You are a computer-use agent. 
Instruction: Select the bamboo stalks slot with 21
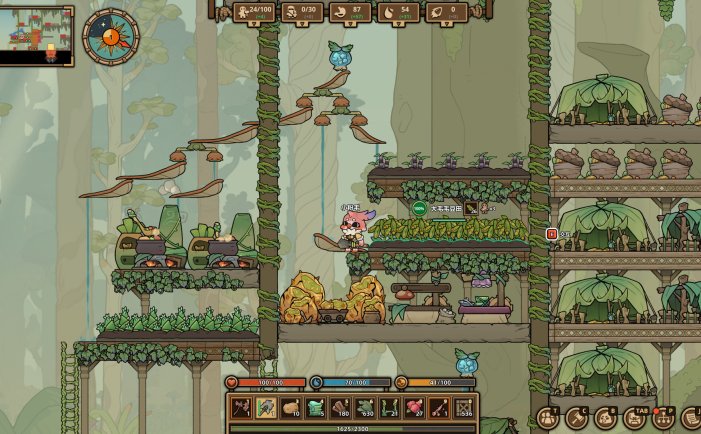tap(390, 408)
